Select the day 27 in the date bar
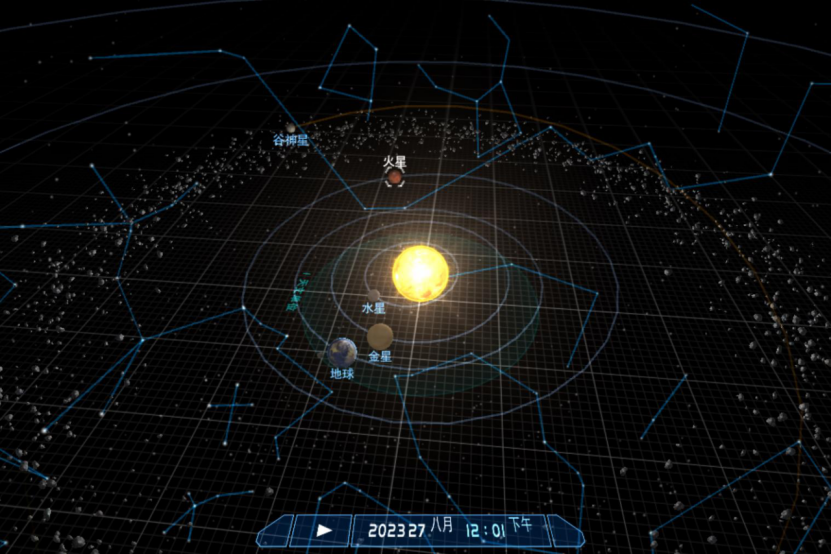 [418, 529]
